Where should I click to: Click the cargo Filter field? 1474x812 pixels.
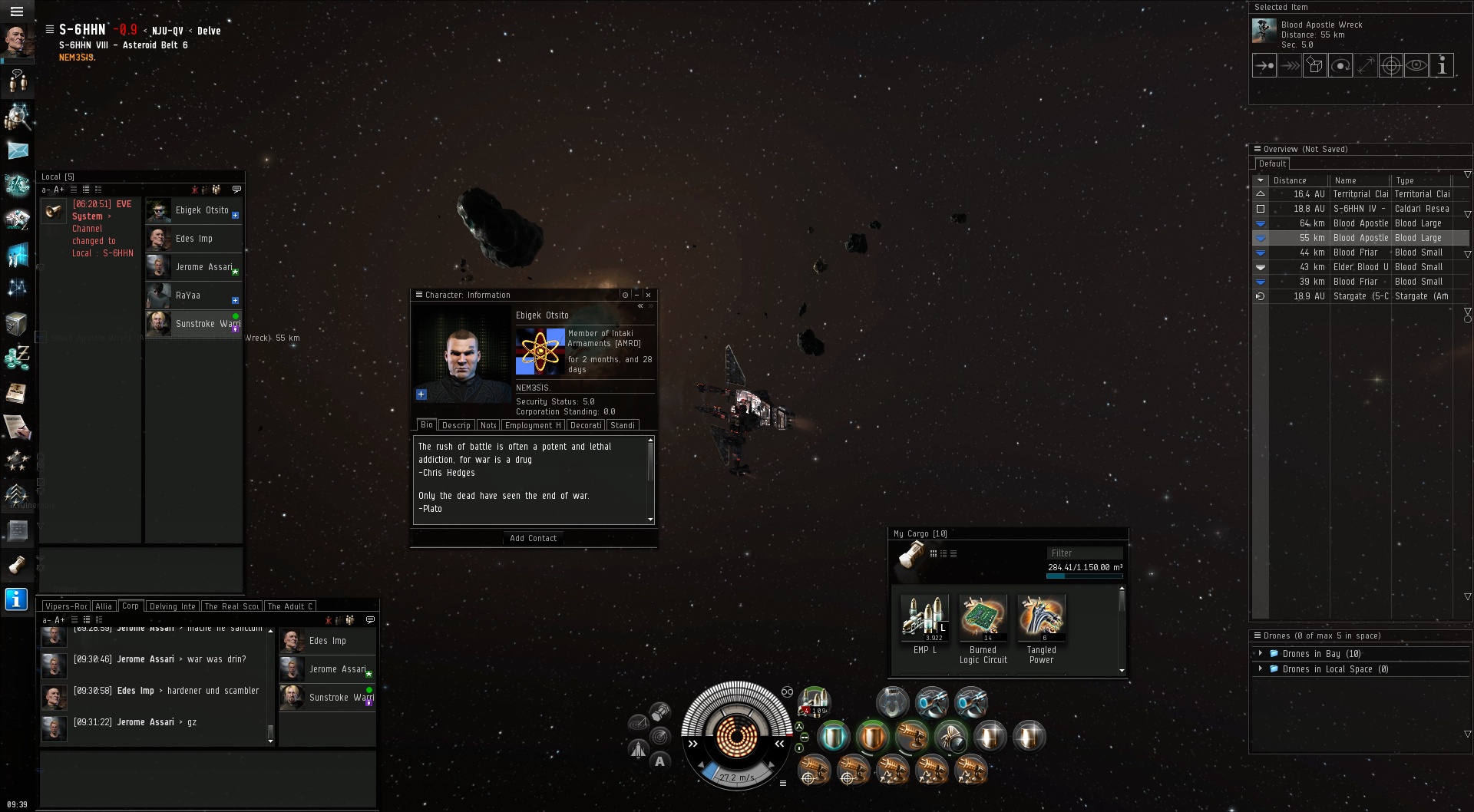click(1084, 553)
